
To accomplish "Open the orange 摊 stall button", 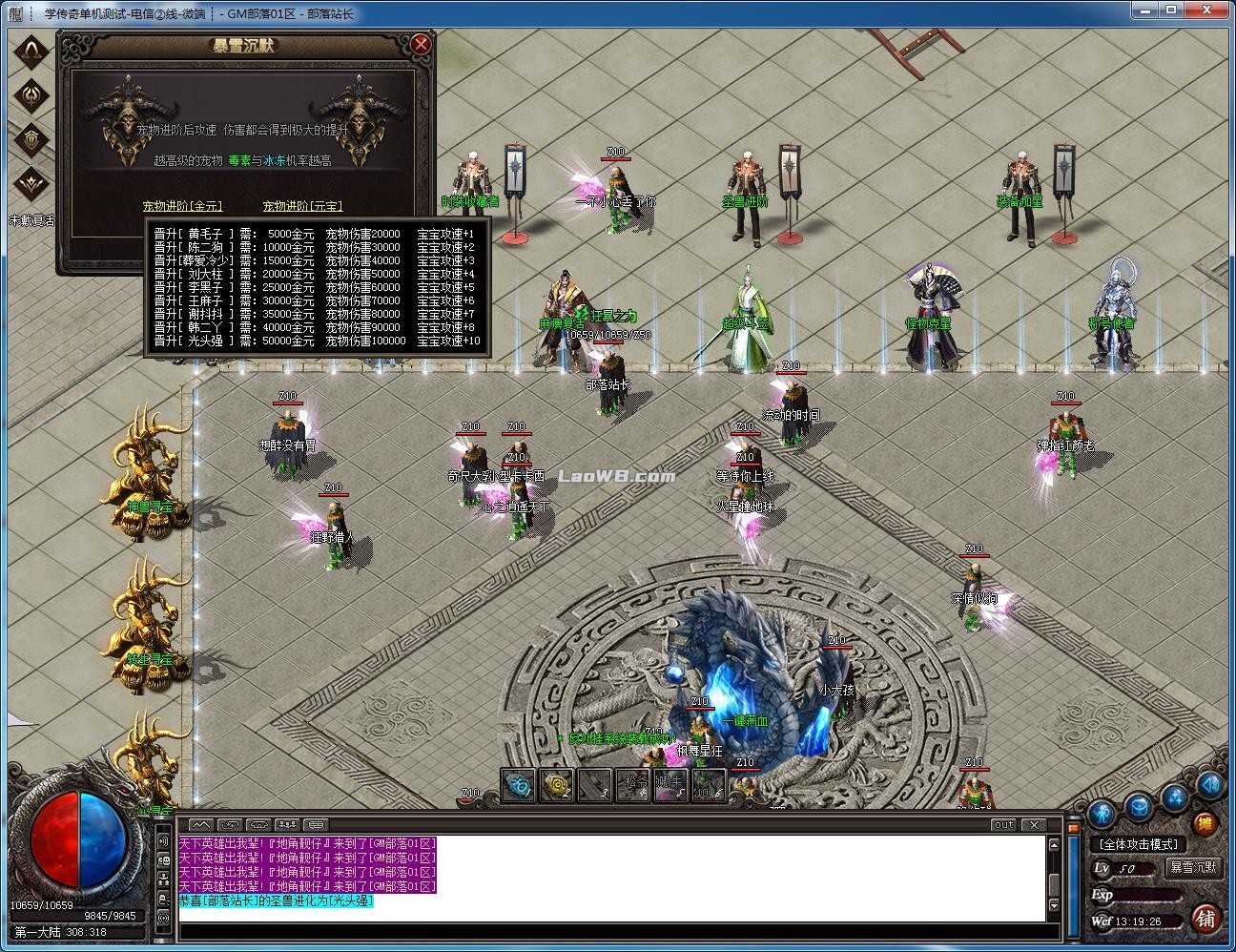I will click(1205, 824).
